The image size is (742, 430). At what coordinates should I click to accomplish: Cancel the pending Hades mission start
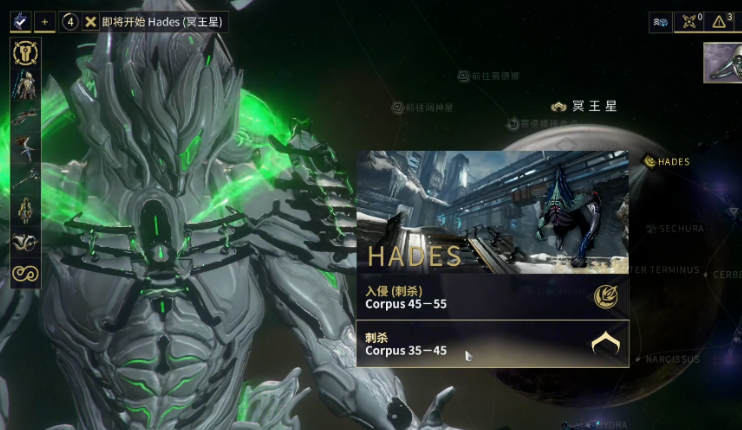point(91,21)
